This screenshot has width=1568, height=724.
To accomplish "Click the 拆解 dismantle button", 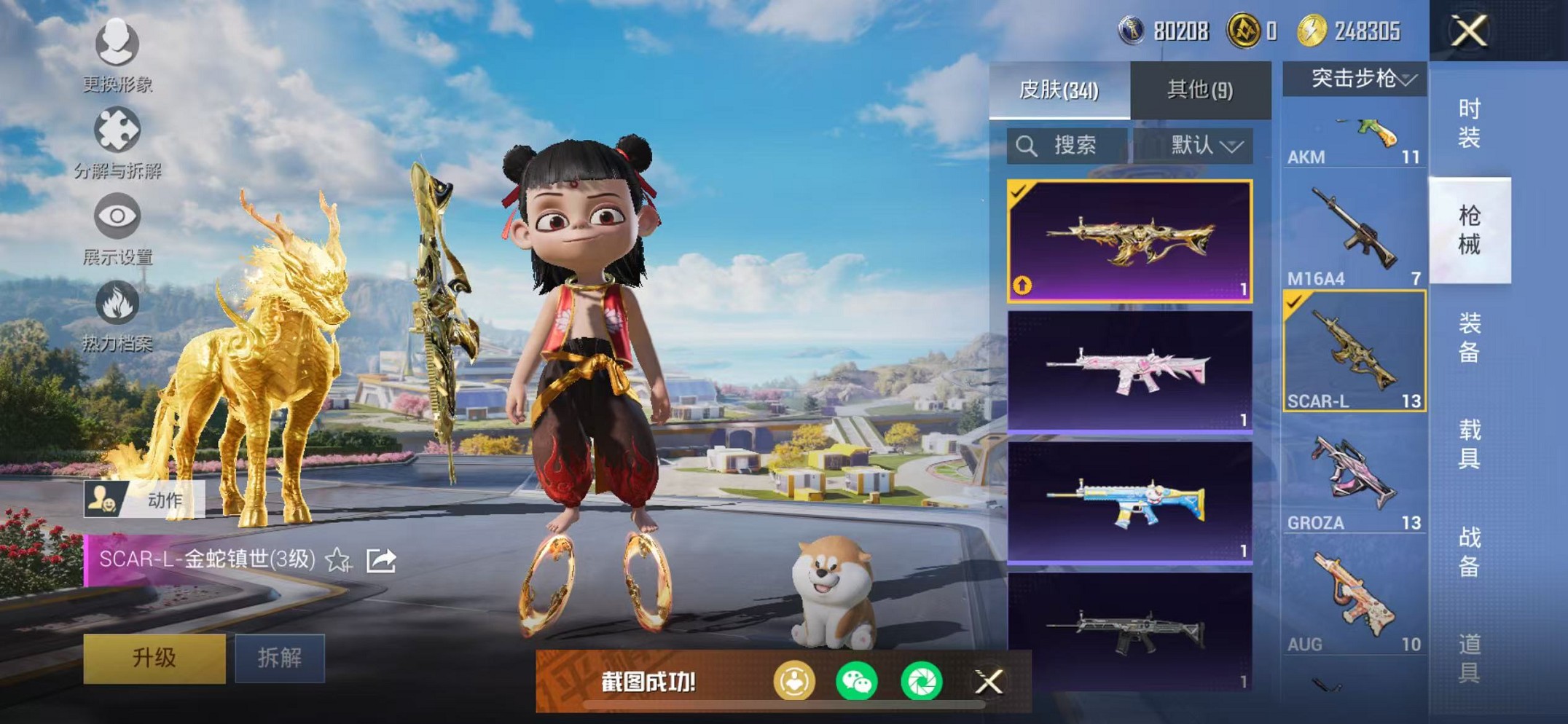I will [280, 658].
